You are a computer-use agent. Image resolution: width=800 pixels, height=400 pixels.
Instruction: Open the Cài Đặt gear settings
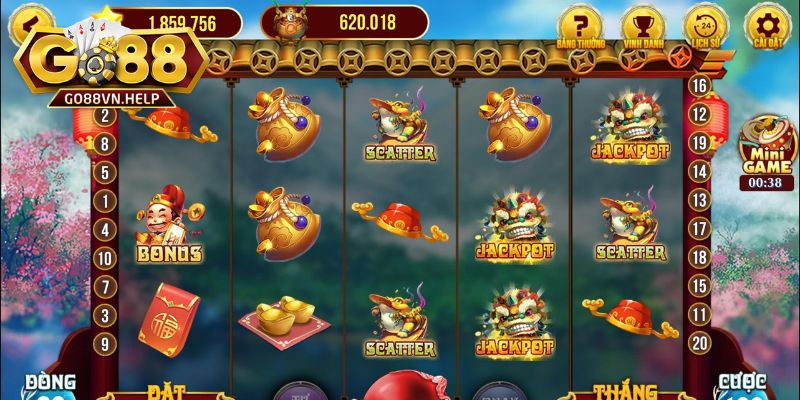click(768, 25)
